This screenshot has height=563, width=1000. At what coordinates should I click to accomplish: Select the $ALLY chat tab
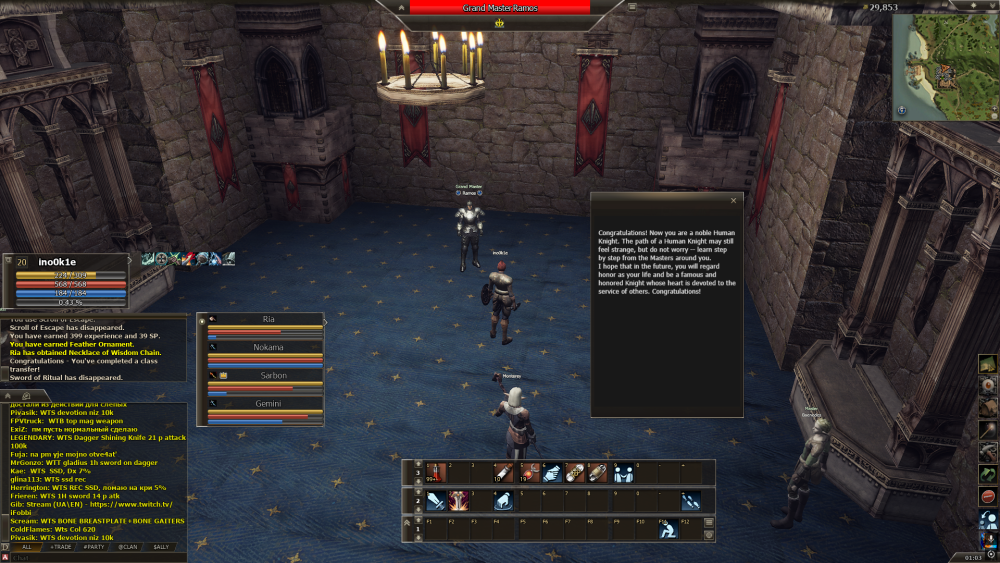pos(160,547)
